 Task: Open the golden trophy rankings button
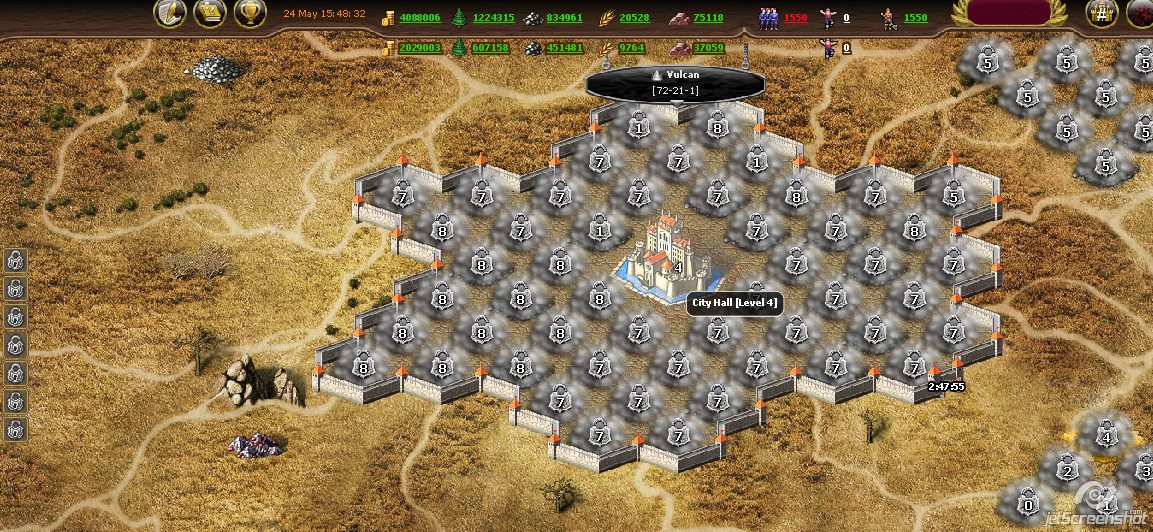250,13
